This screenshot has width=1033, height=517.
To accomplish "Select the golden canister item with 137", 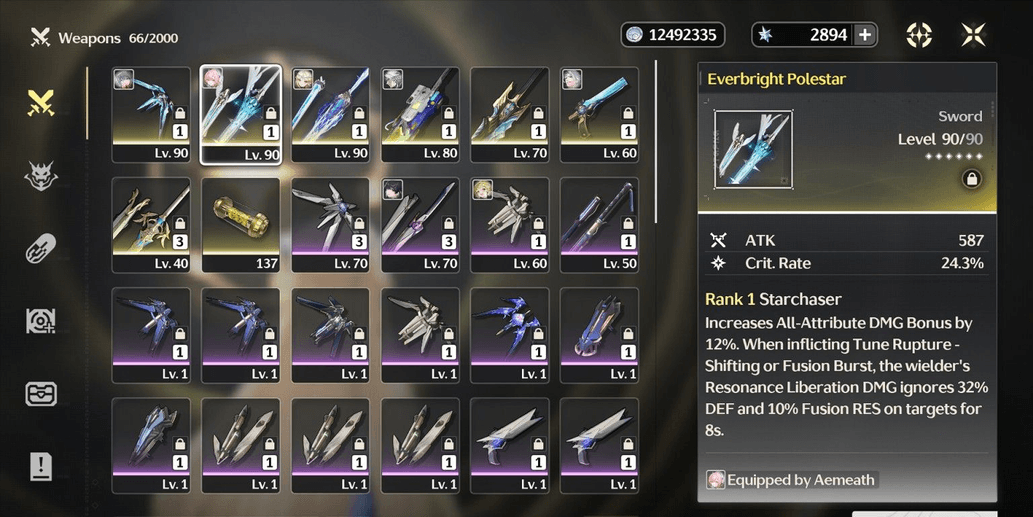I will (x=241, y=225).
